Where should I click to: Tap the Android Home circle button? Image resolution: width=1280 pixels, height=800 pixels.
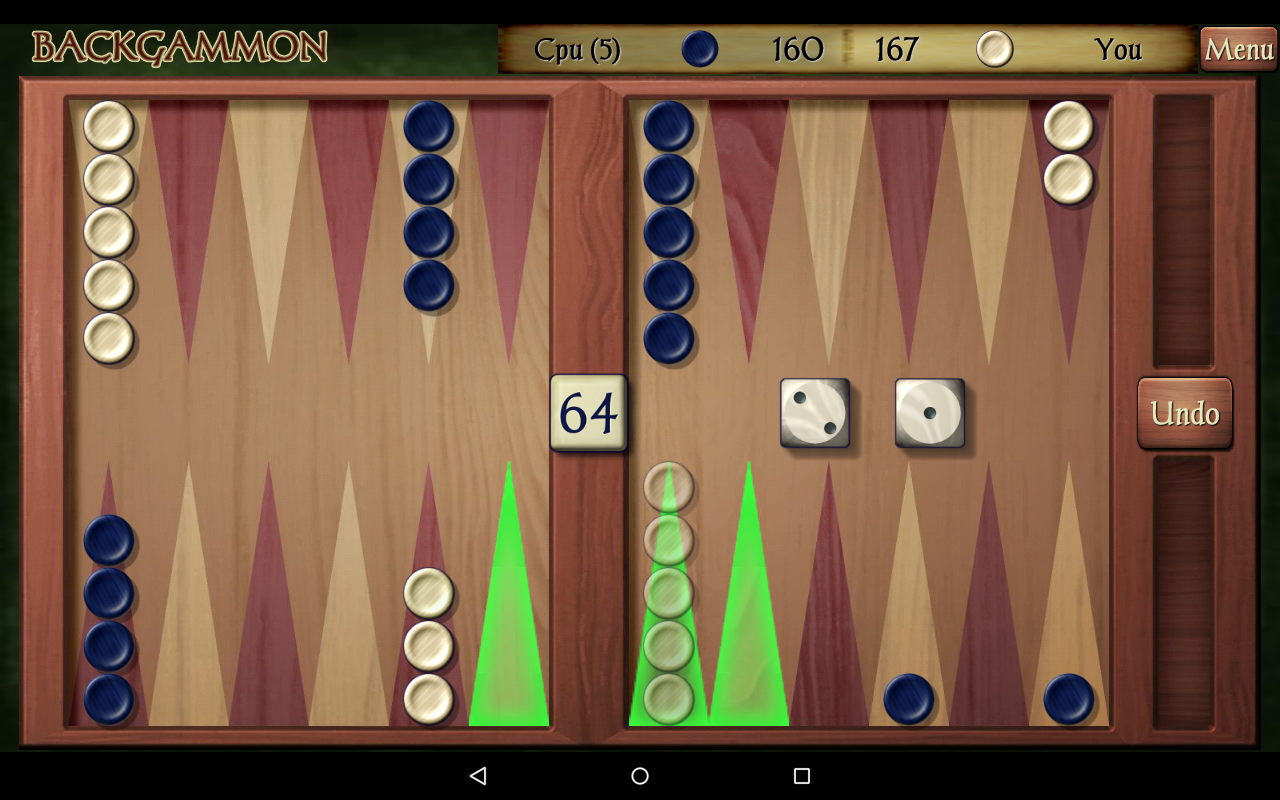coord(639,775)
